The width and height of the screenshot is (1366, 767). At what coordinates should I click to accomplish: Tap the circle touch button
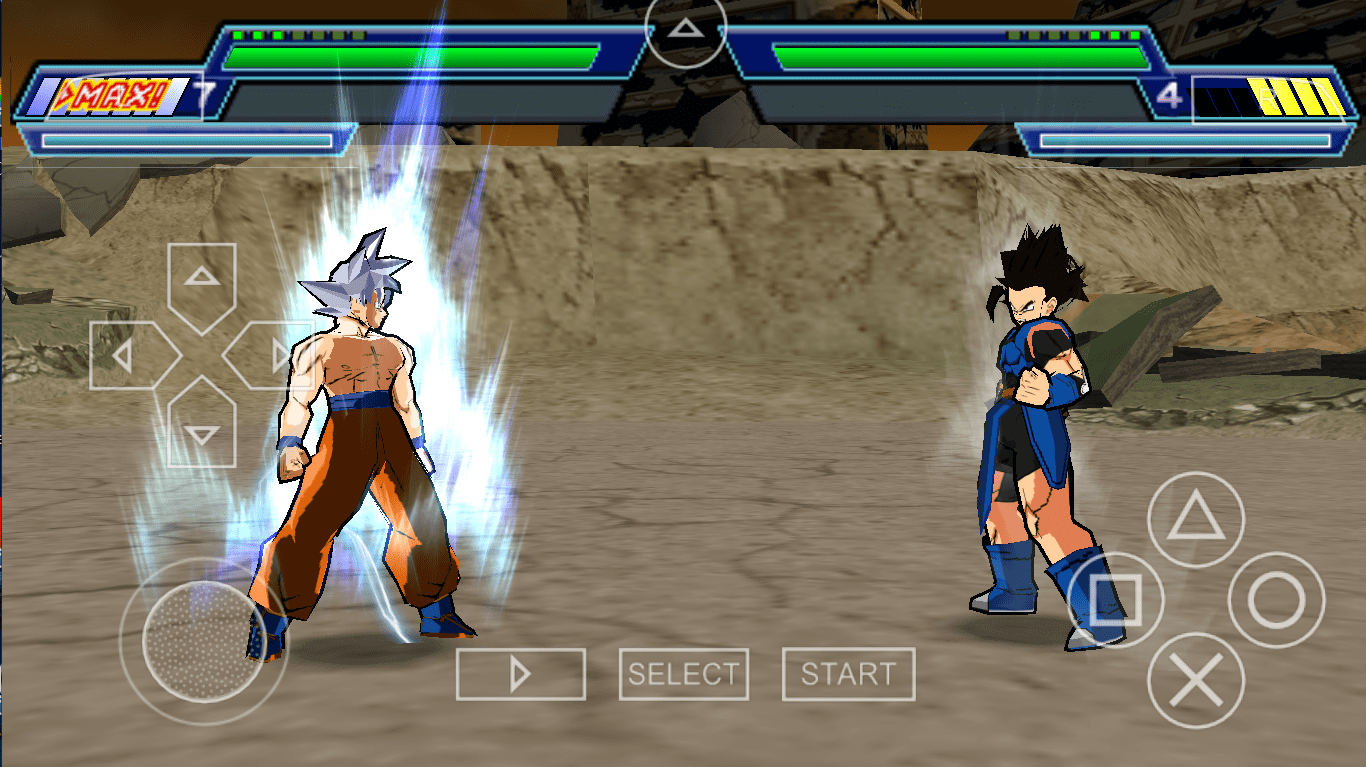[x=1276, y=600]
